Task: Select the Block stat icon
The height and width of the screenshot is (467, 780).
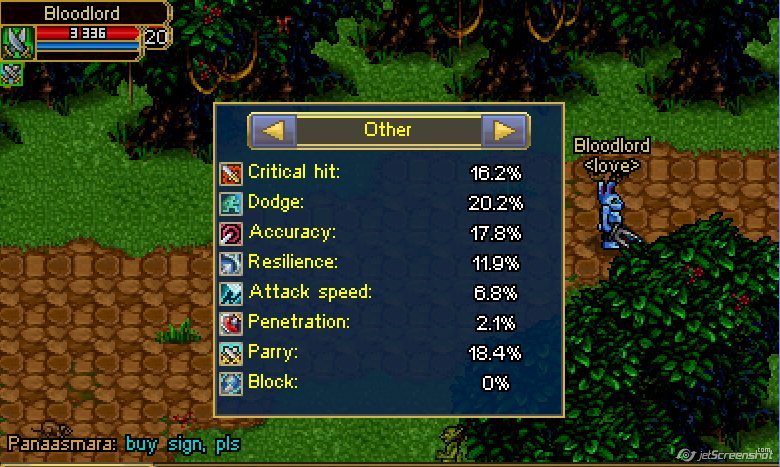Action: point(231,383)
